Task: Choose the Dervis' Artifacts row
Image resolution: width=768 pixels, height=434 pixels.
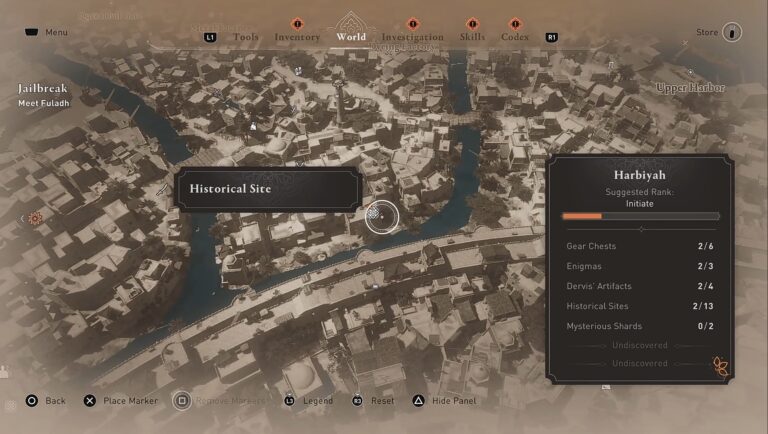Action: click(x=640, y=286)
